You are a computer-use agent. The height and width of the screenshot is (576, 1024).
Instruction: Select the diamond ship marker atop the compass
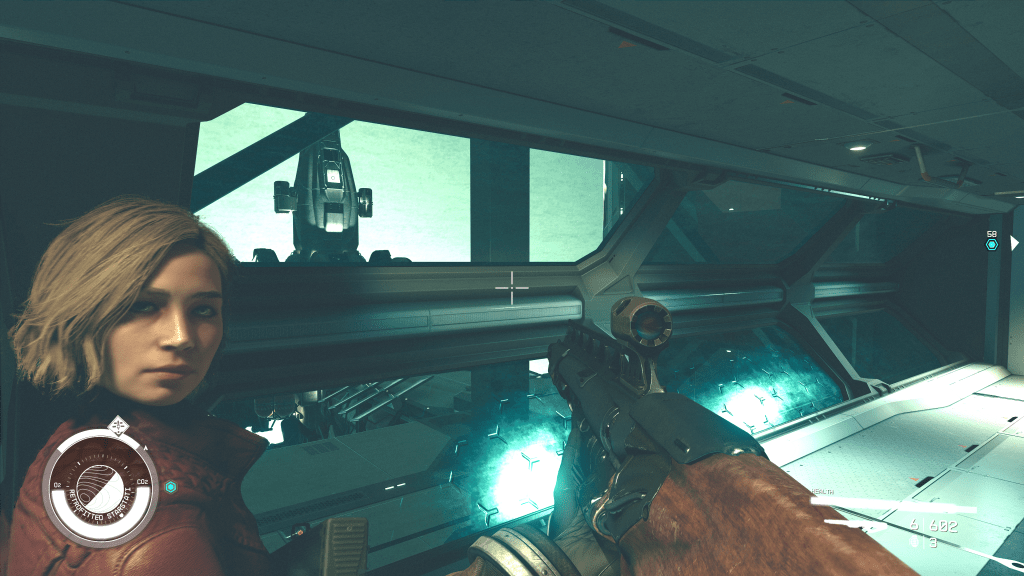click(119, 423)
